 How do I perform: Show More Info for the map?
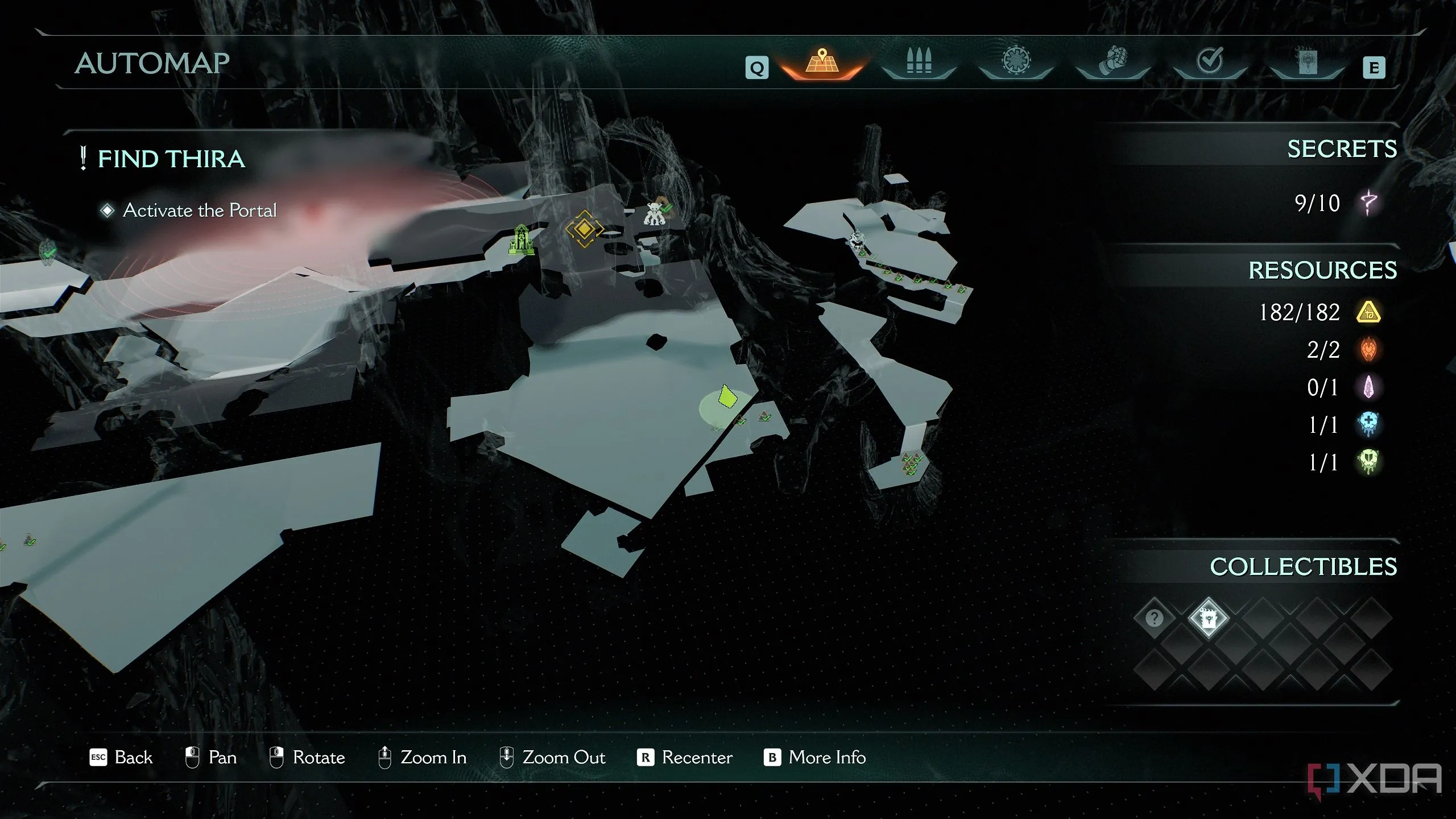click(815, 758)
